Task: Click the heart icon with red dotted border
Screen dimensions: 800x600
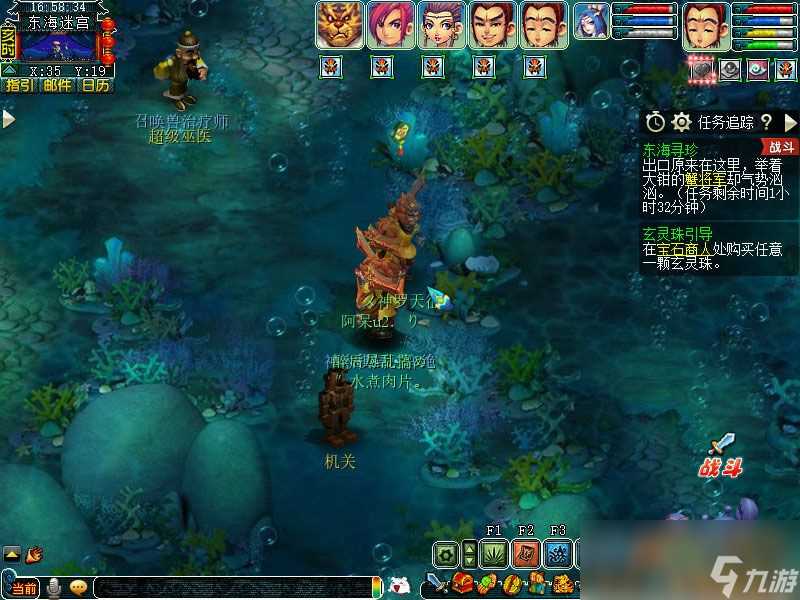Action: (x=702, y=68)
